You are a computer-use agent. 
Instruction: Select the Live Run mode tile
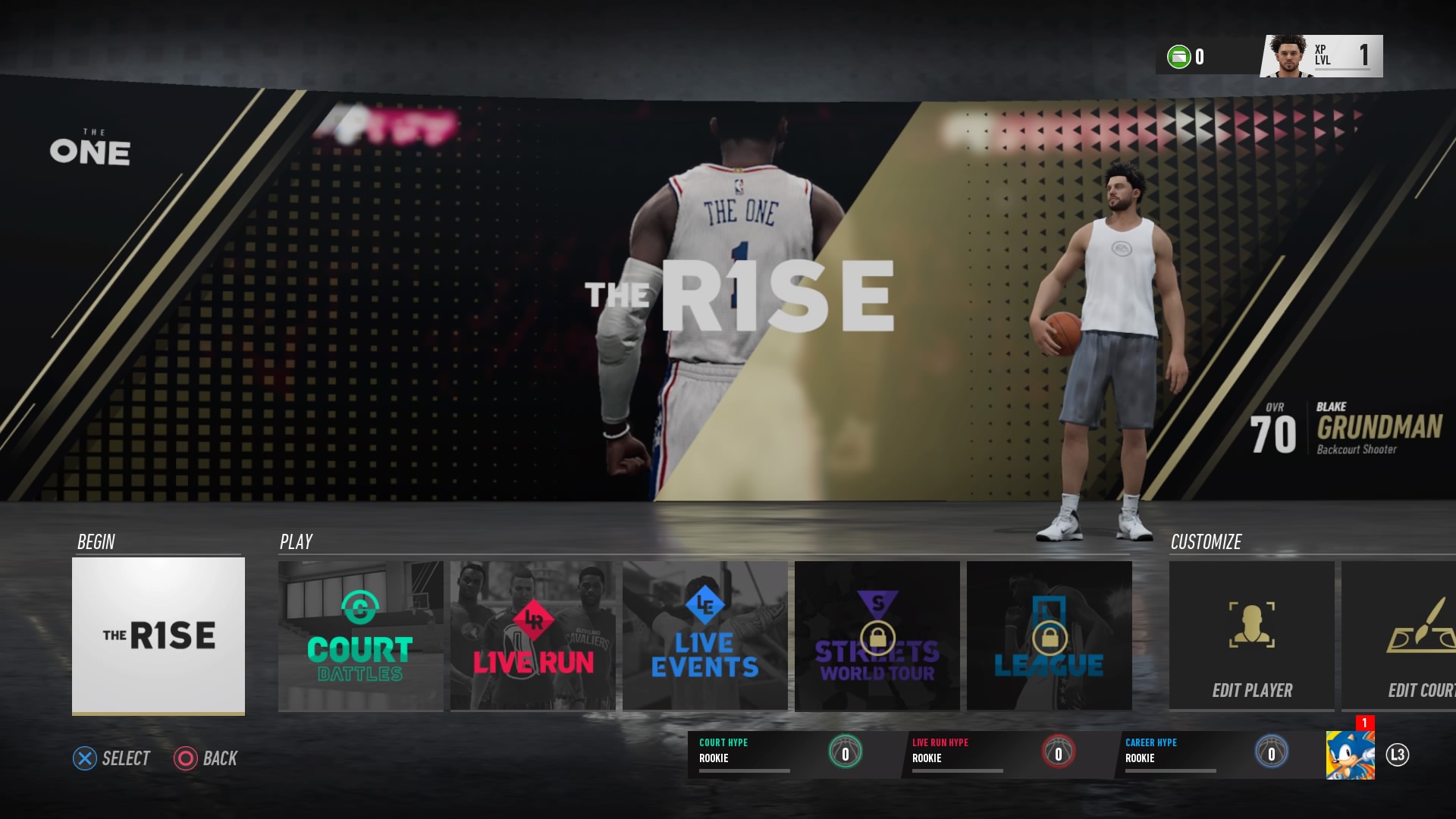coord(533,635)
